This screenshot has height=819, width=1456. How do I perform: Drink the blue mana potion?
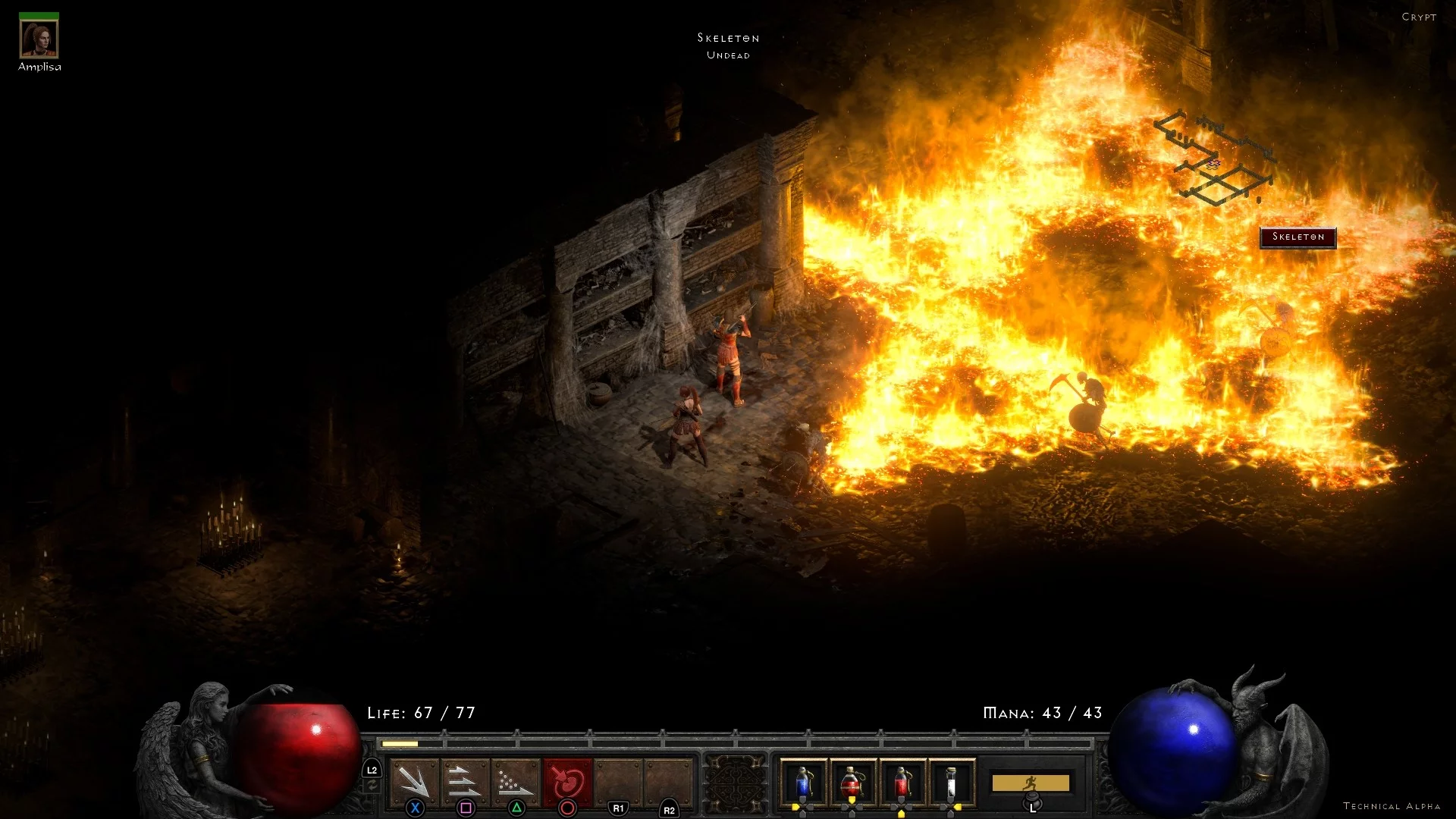pyautogui.click(x=802, y=783)
